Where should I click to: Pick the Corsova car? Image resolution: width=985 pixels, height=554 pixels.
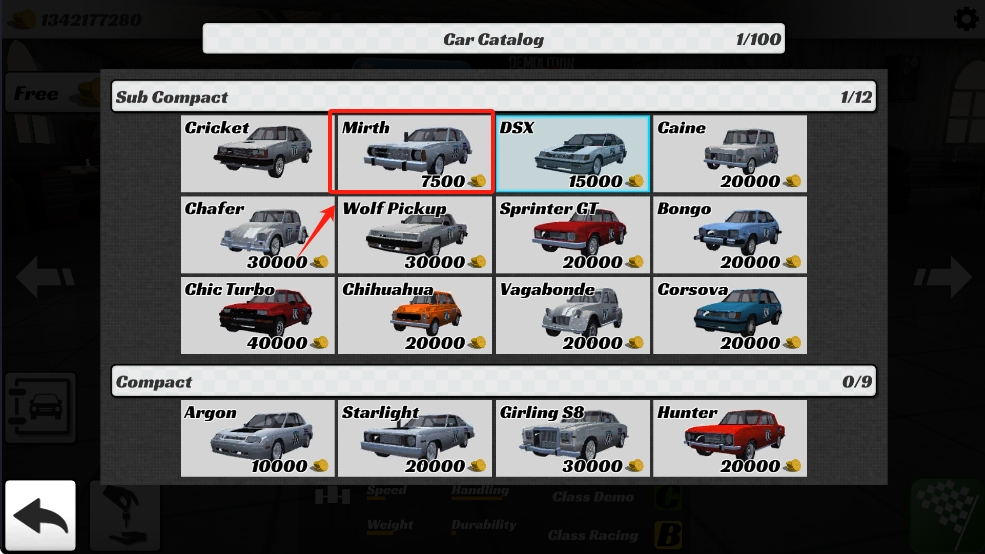(x=729, y=315)
